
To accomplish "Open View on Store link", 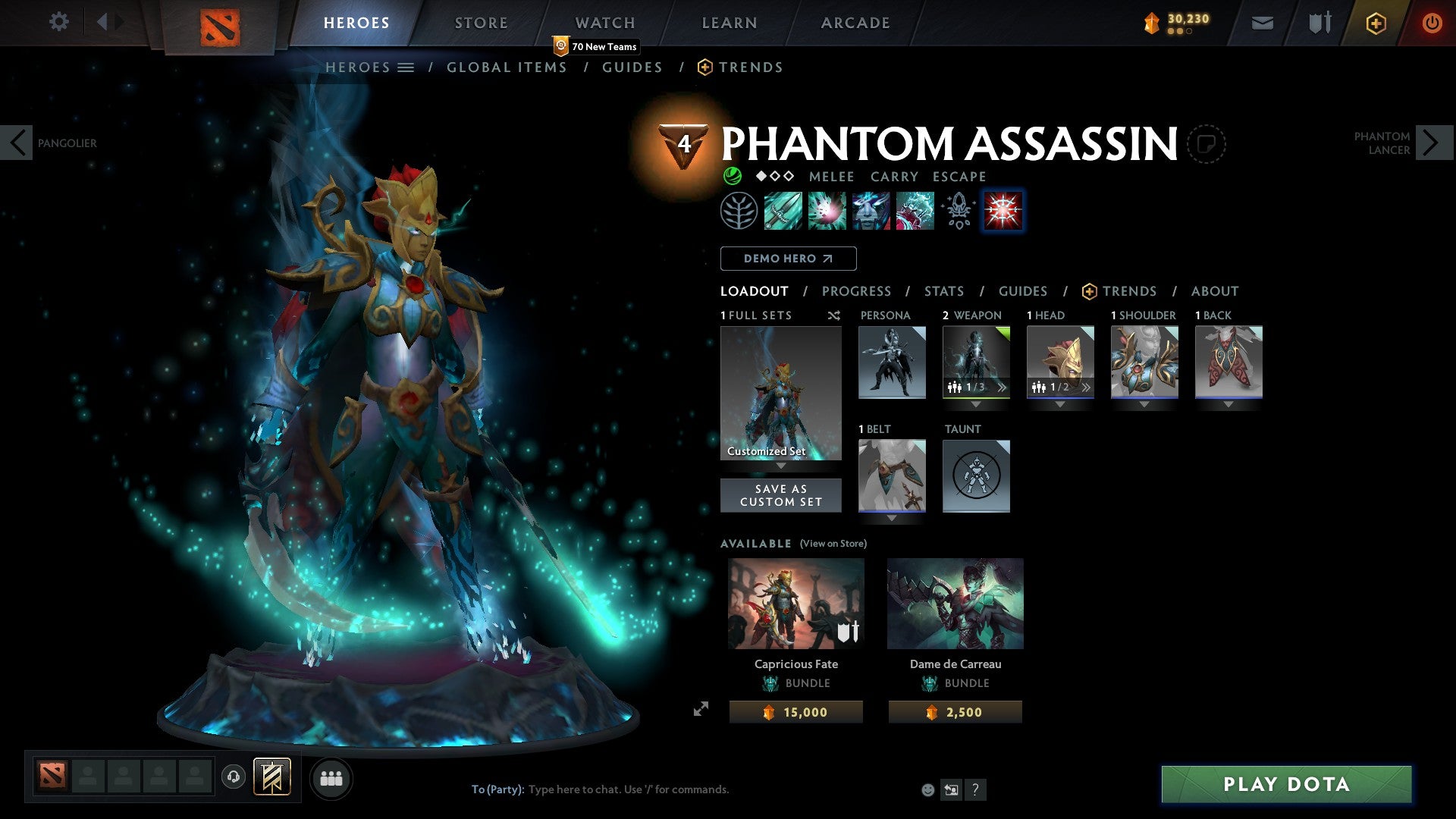I will (833, 544).
